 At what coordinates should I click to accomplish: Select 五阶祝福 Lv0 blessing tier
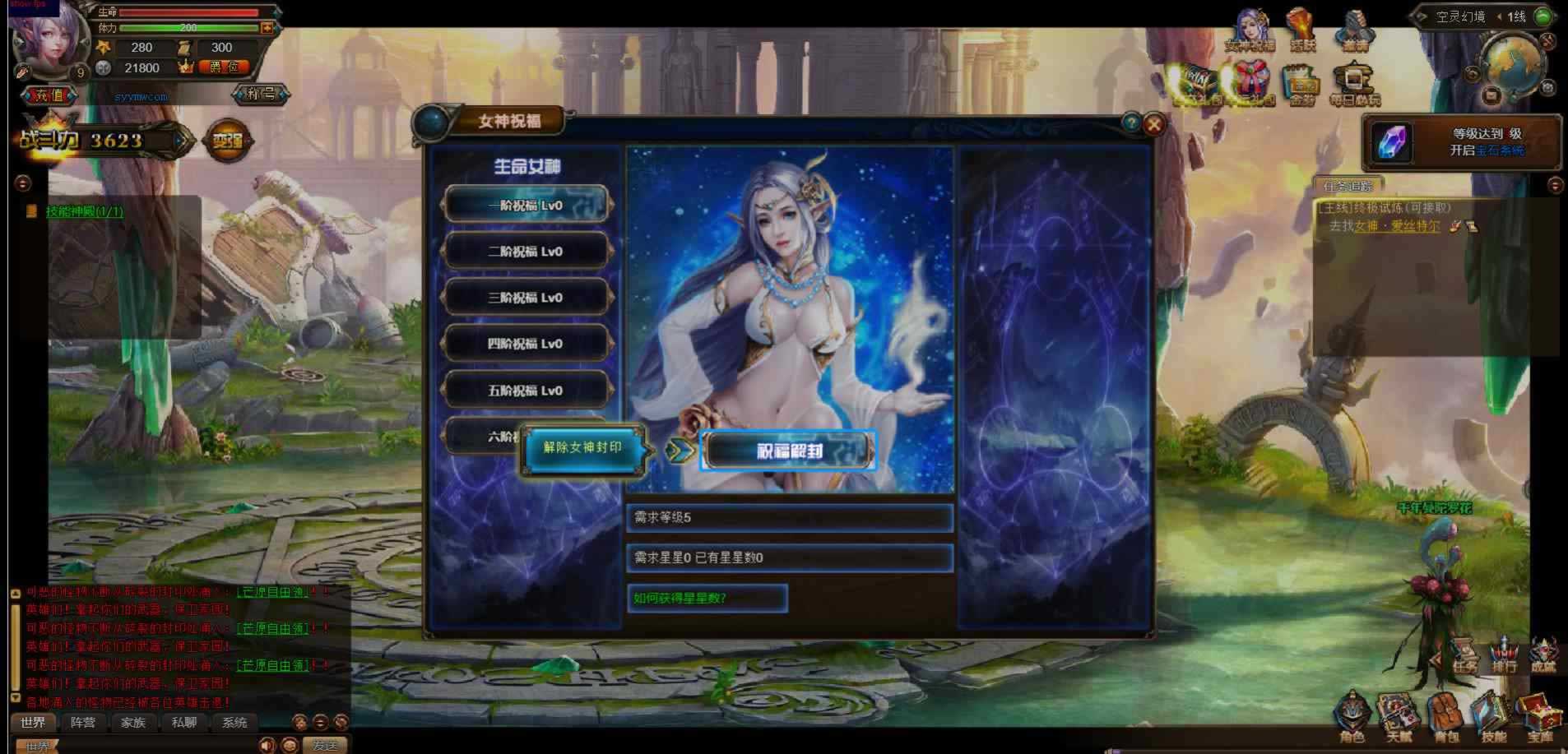click(527, 391)
